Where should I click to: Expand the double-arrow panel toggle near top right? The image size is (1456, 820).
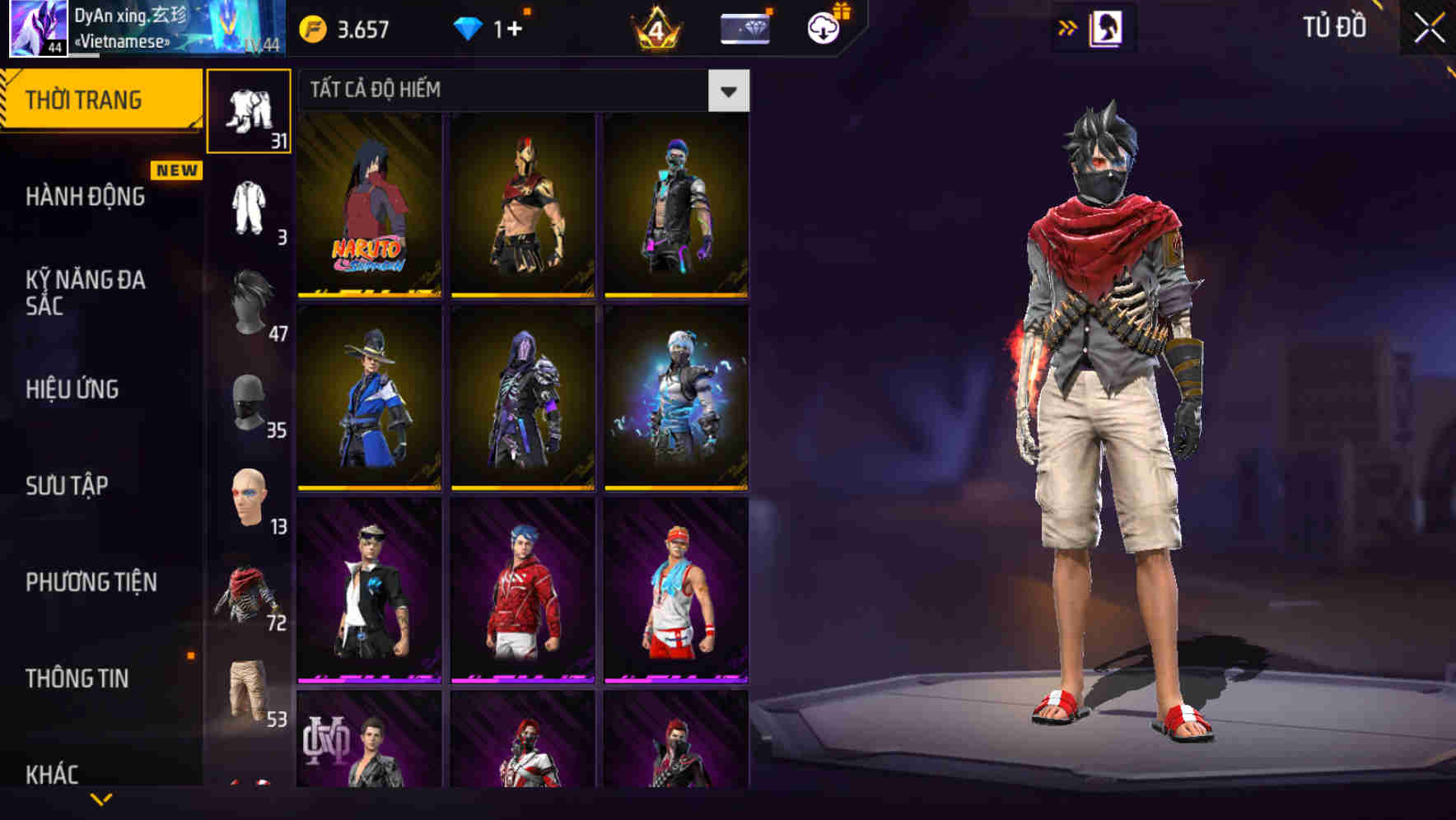point(1066,26)
